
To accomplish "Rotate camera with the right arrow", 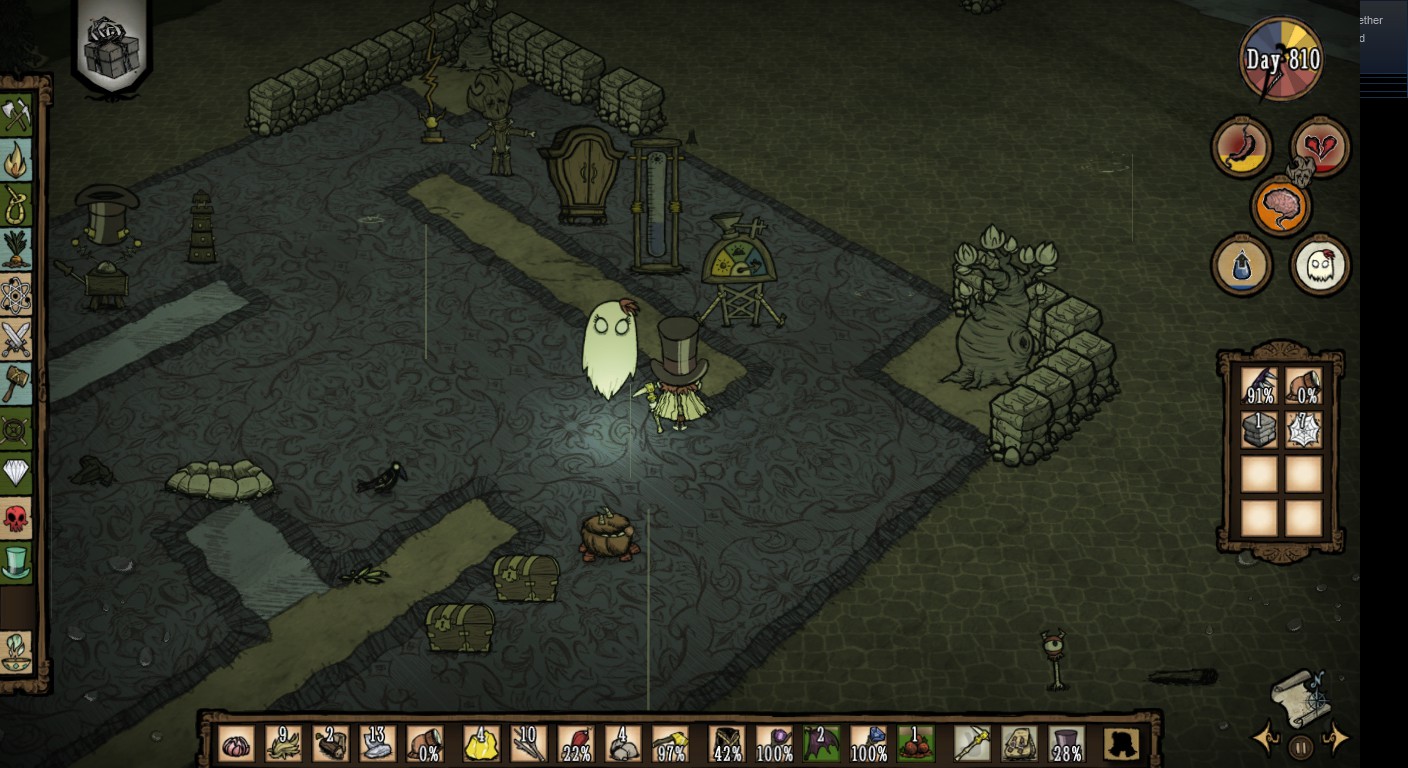I will click(1335, 740).
